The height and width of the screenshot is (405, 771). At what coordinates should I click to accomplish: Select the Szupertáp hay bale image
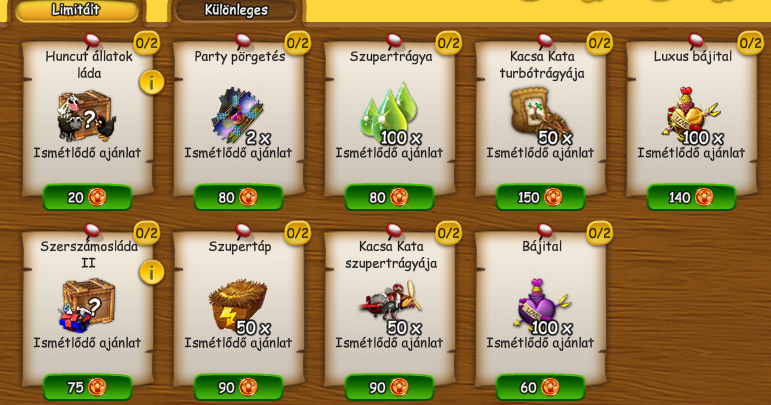coord(236,303)
